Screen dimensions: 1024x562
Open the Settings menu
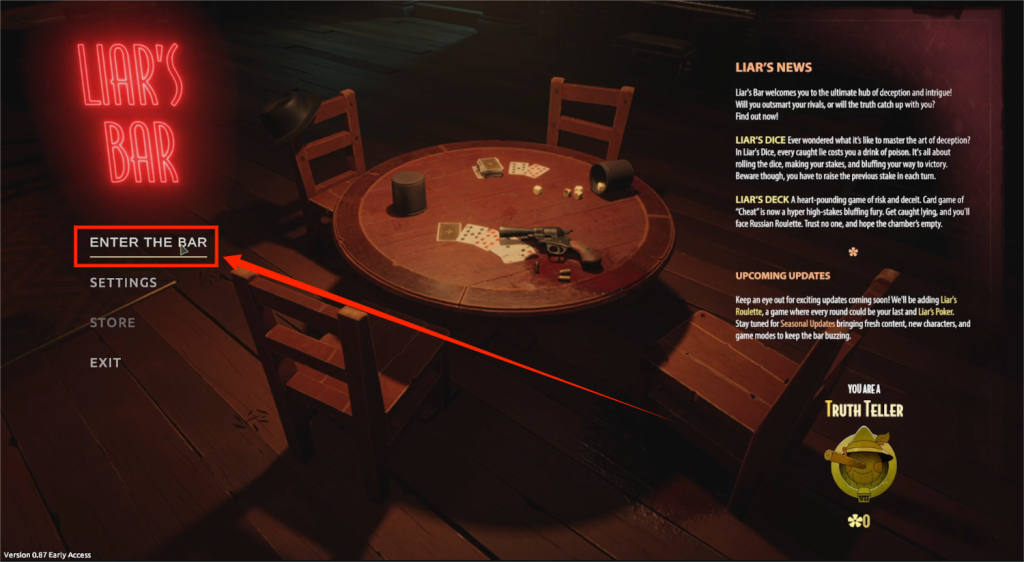tap(123, 283)
